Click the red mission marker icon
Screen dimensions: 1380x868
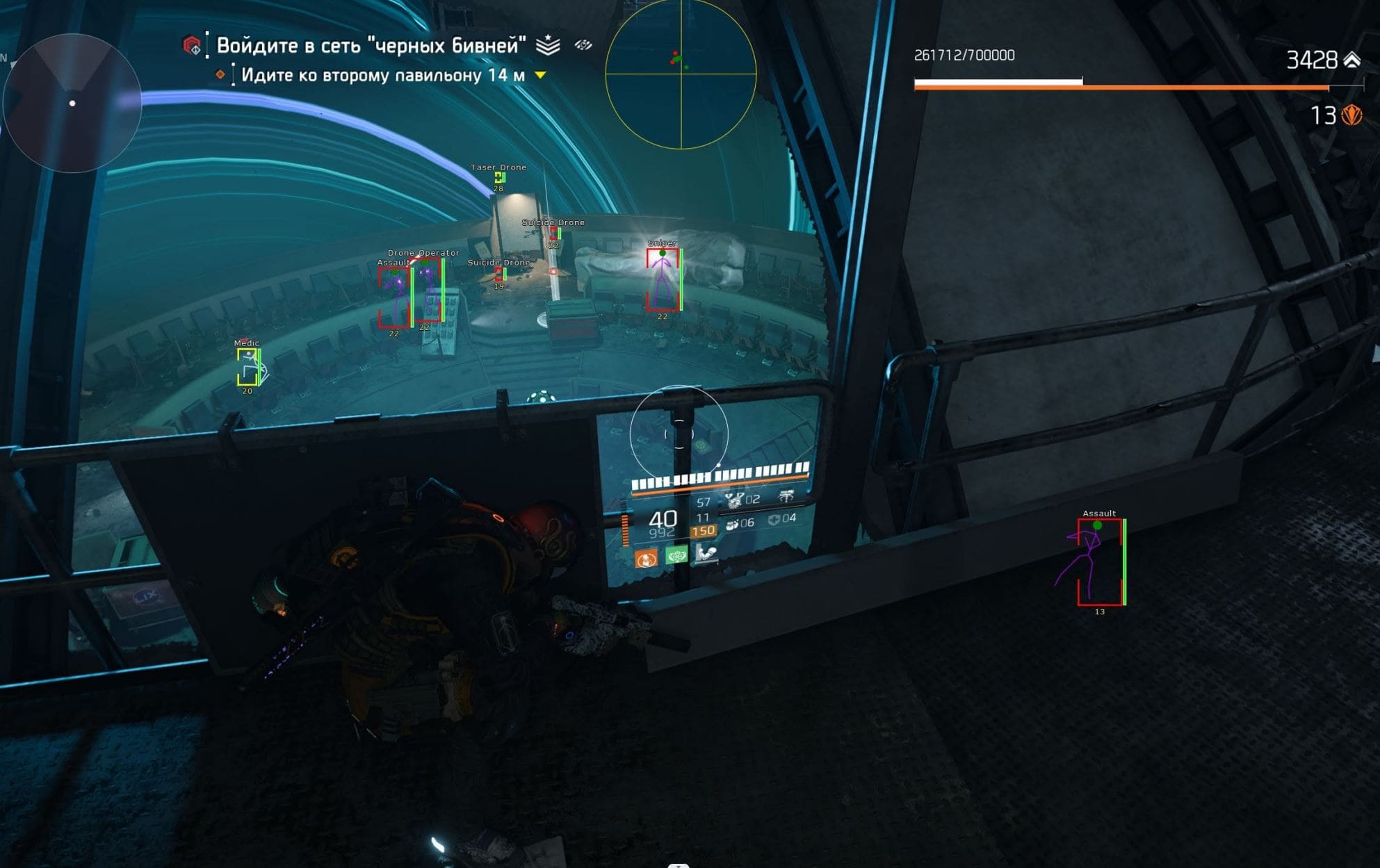(x=191, y=46)
